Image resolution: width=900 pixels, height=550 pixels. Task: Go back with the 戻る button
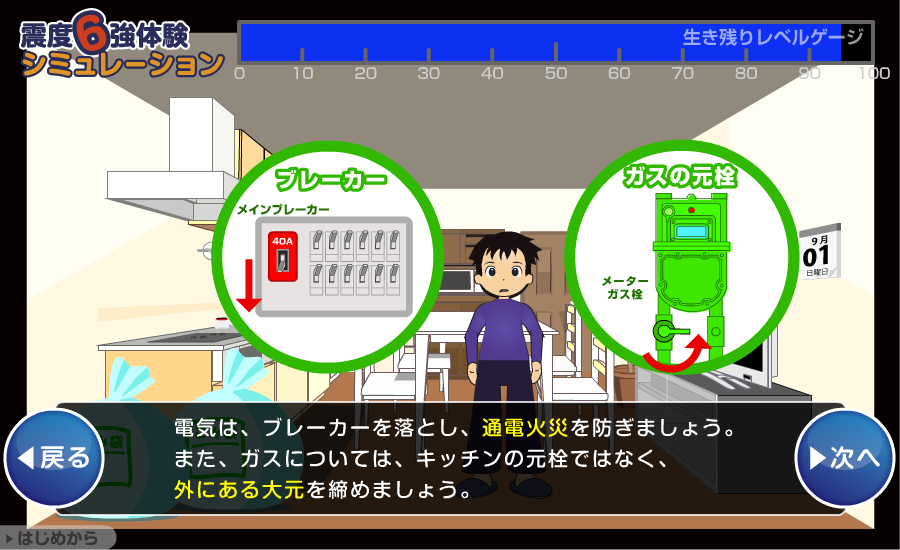(x=54, y=458)
